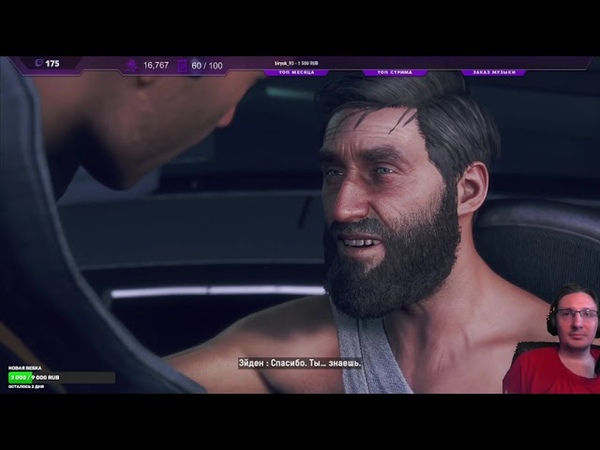Open the ТОП МЕСЯЦА overlay tab
Viewport: 600px width, 450px height.
pos(295,73)
